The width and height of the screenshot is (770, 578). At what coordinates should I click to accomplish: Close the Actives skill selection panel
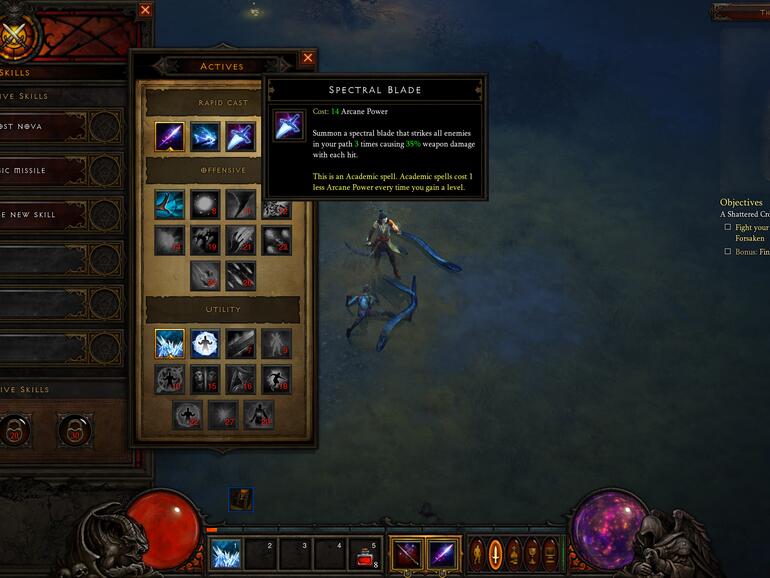(x=307, y=58)
